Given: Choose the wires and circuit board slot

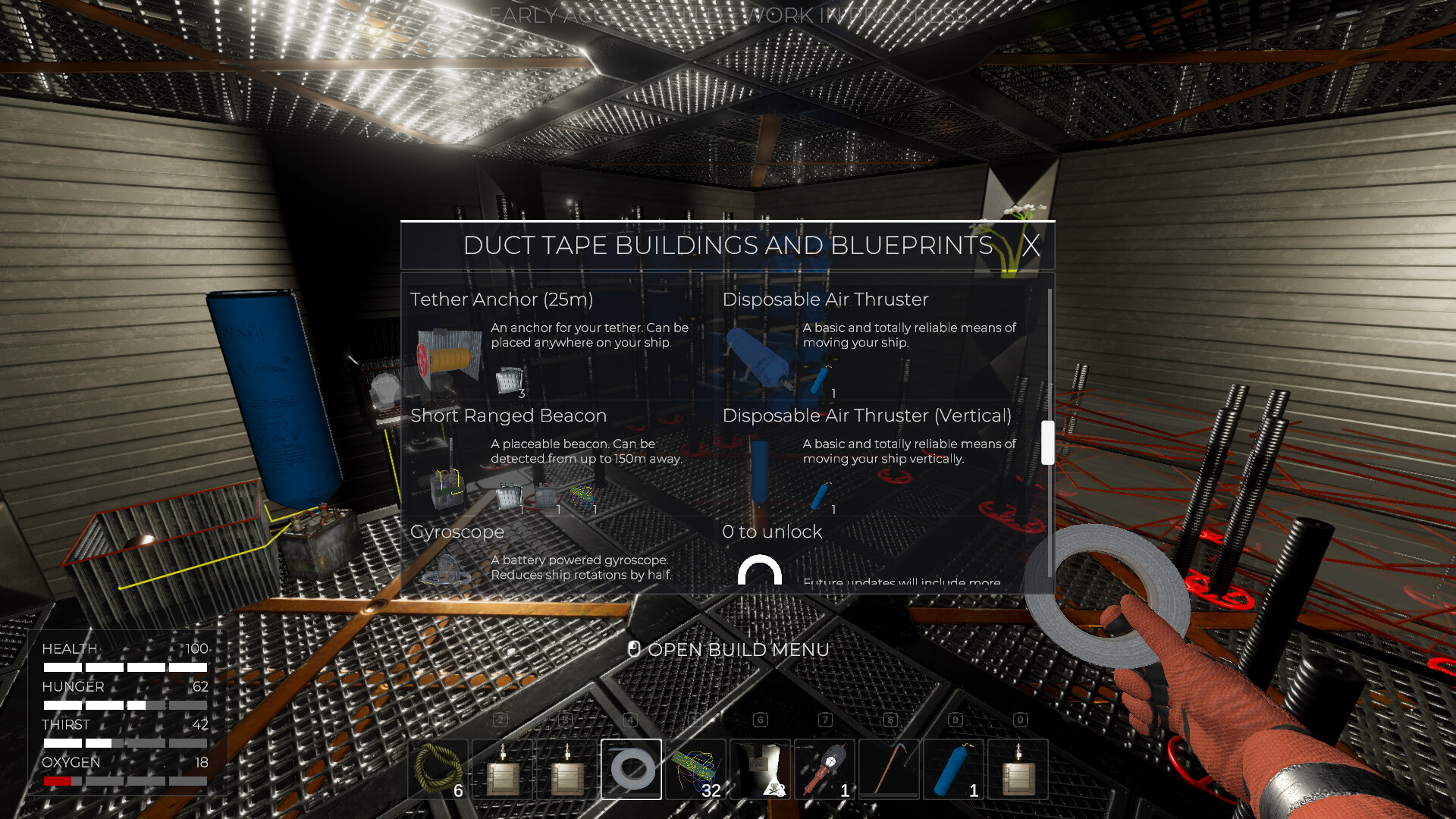Looking at the screenshot, I should coord(696,769).
